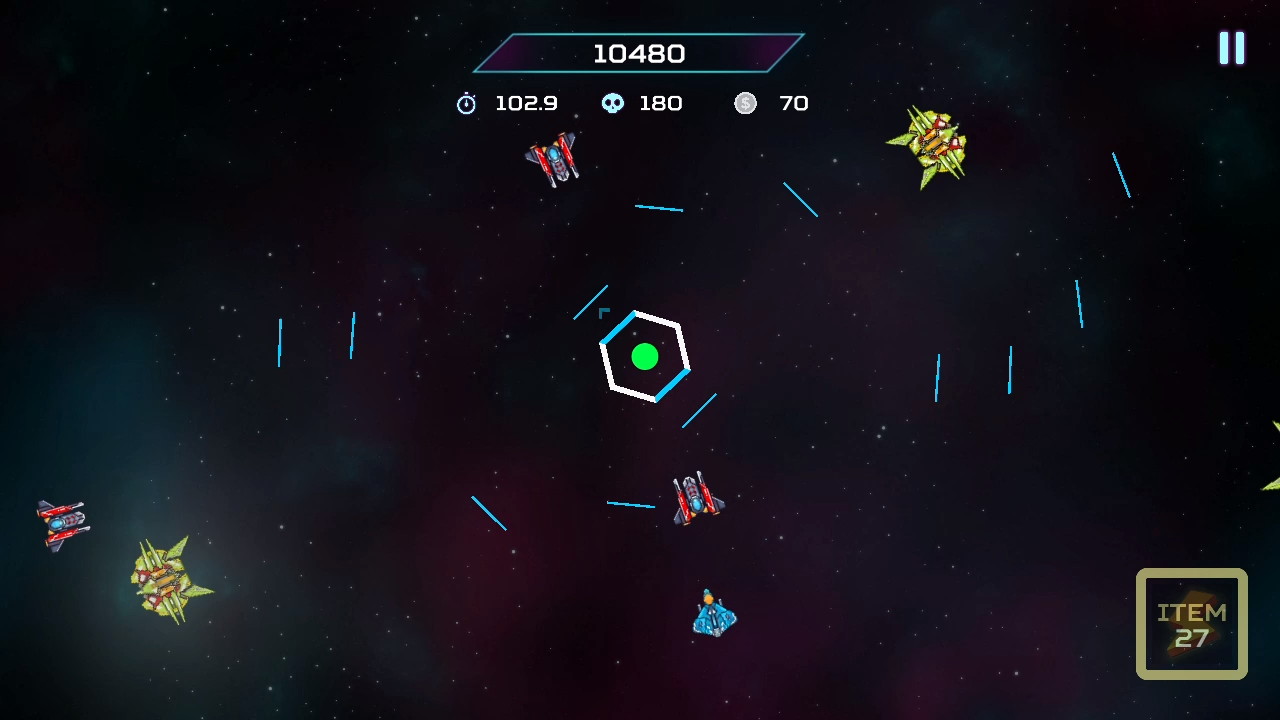Click the ITEM 27 pickup thumbnail
Viewport: 1280px width, 720px height.
pyautogui.click(x=1191, y=622)
